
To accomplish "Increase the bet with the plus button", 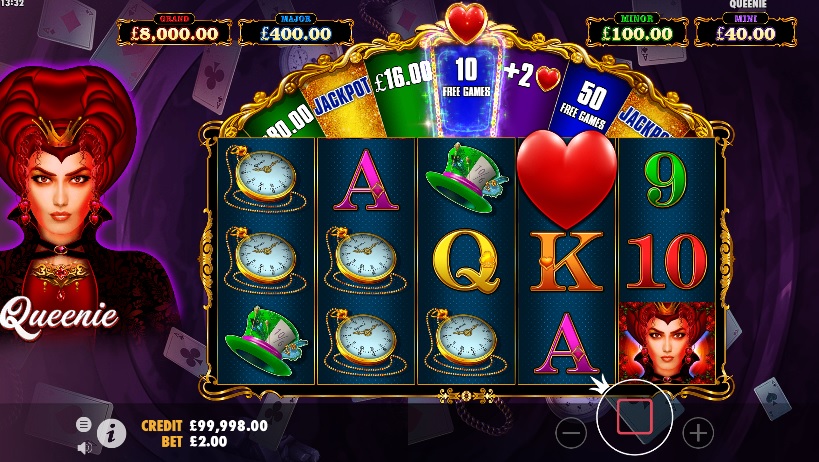I will 697,433.
